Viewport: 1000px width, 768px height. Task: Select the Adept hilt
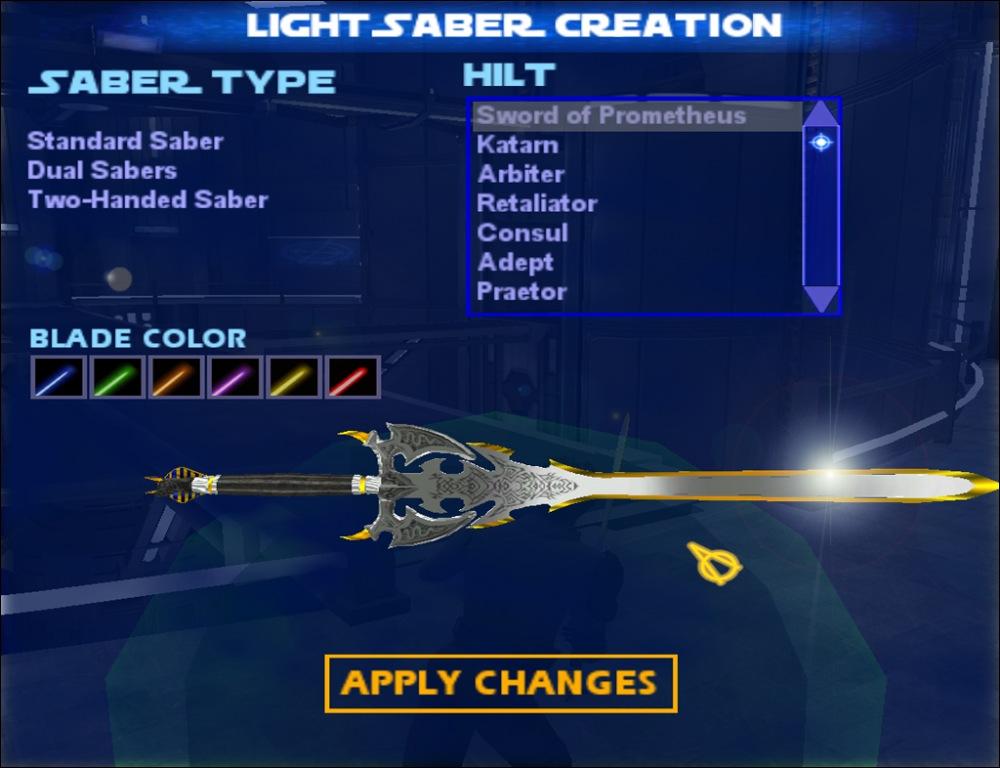click(x=515, y=262)
